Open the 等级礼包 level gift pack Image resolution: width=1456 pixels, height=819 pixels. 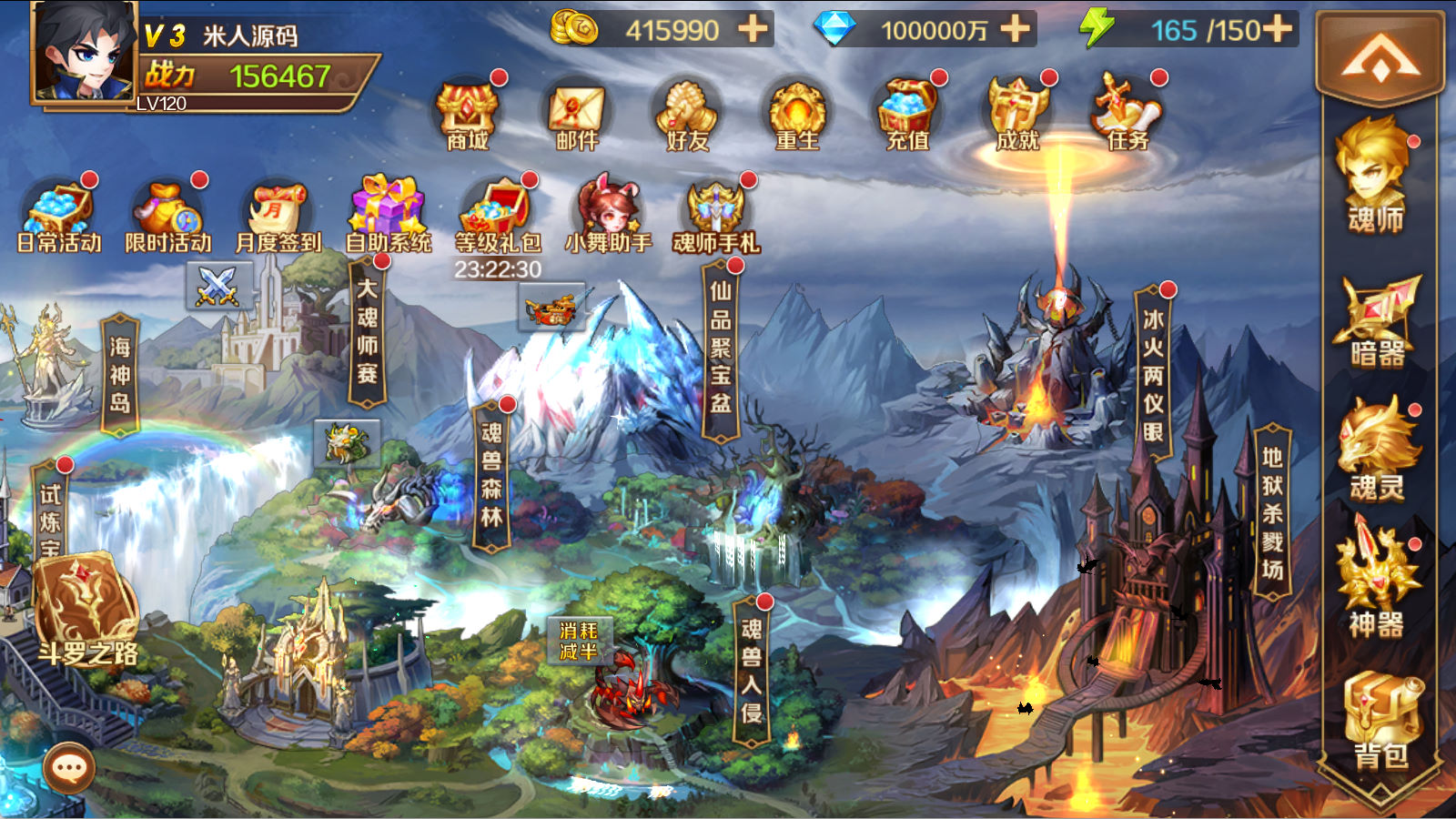click(497, 217)
